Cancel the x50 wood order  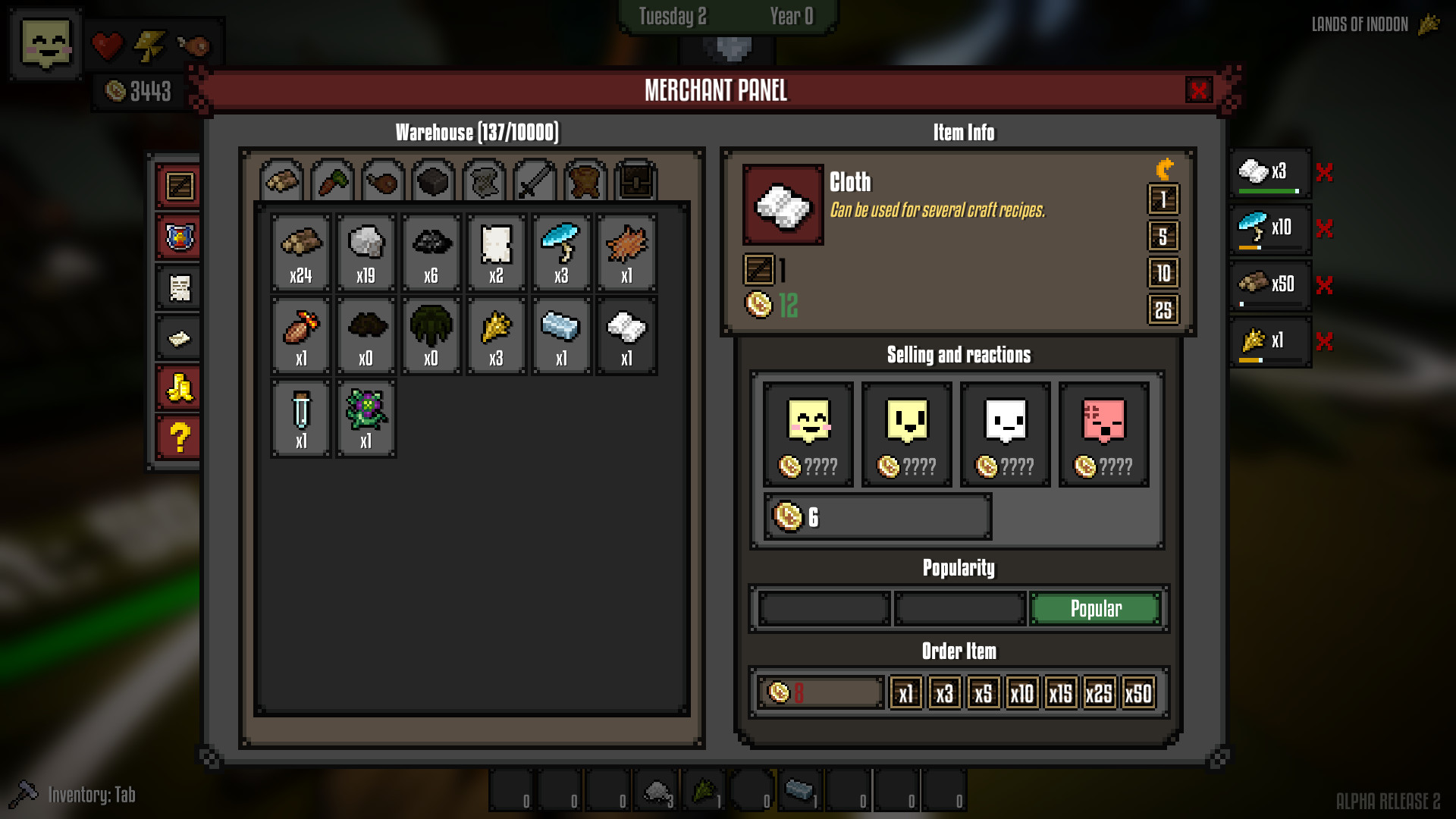(1324, 285)
